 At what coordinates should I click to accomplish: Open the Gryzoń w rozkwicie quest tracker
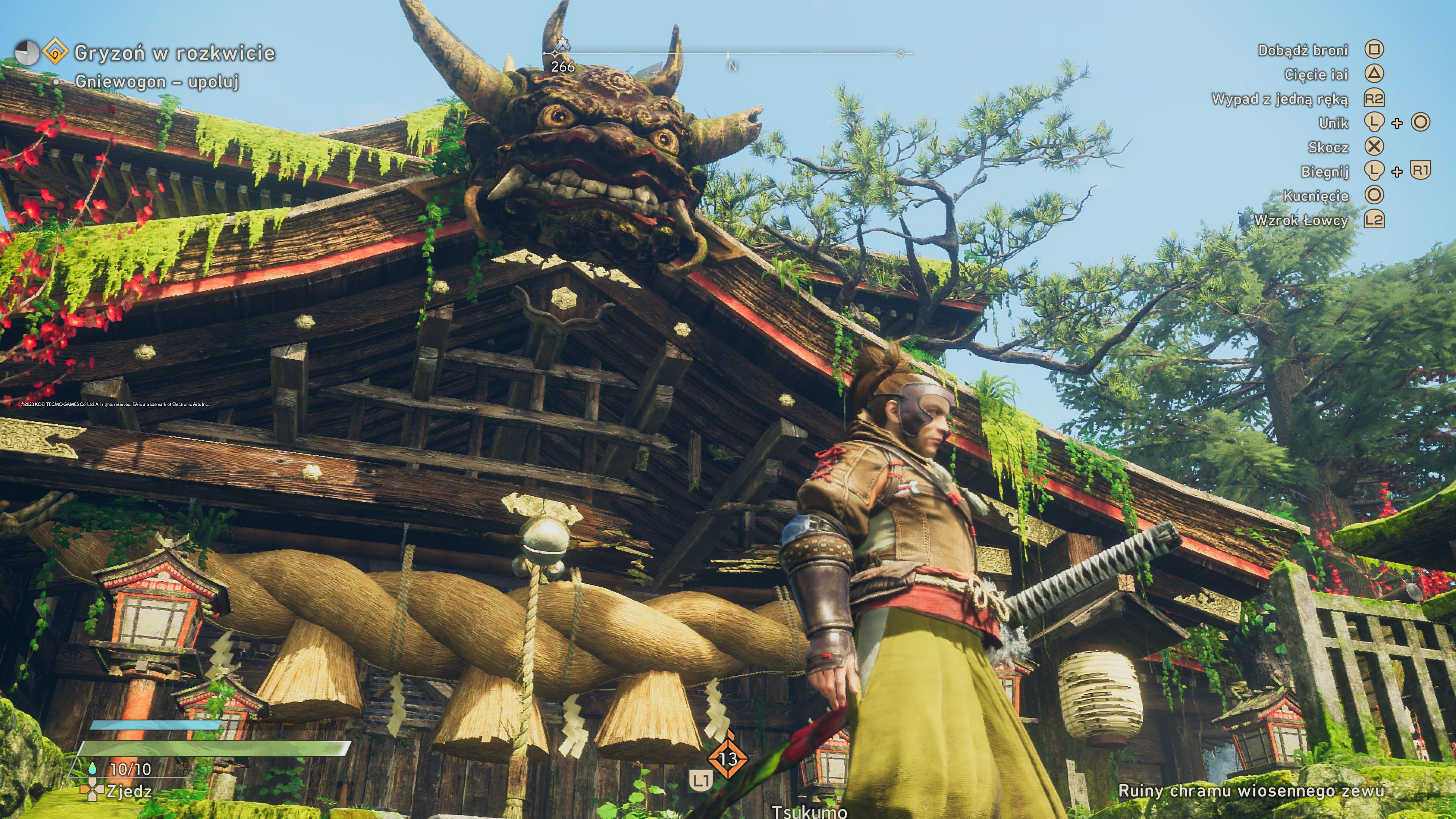[174, 53]
